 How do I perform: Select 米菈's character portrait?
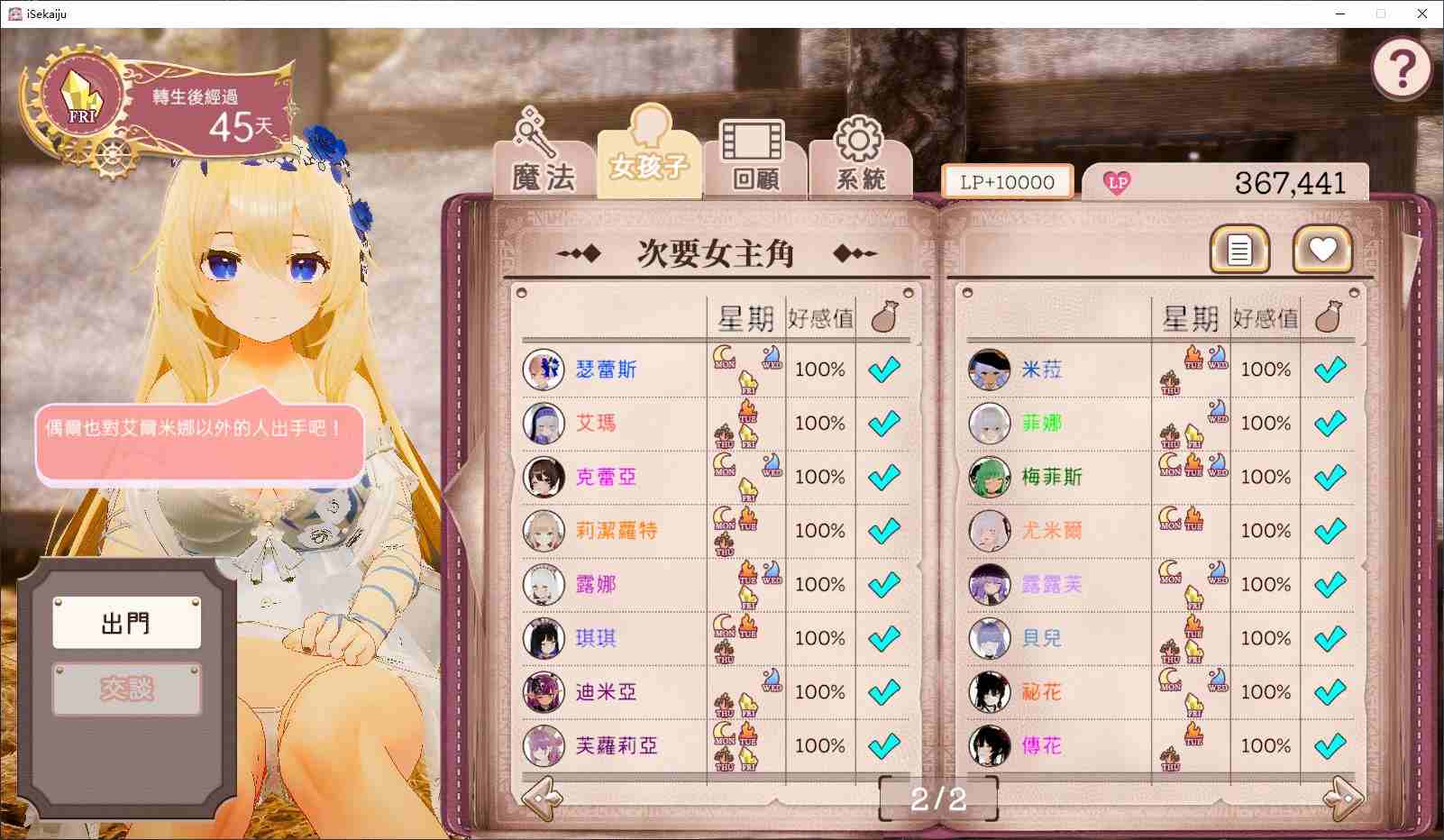(x=989, y=370)
